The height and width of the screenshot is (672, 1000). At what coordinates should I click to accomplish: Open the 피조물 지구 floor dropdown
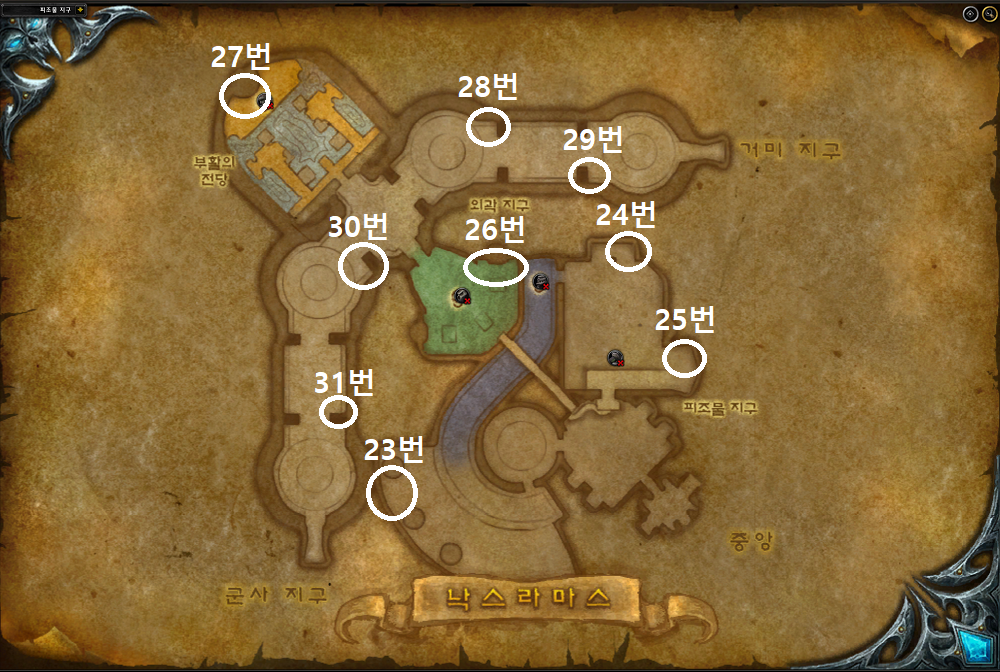(80, 9)
